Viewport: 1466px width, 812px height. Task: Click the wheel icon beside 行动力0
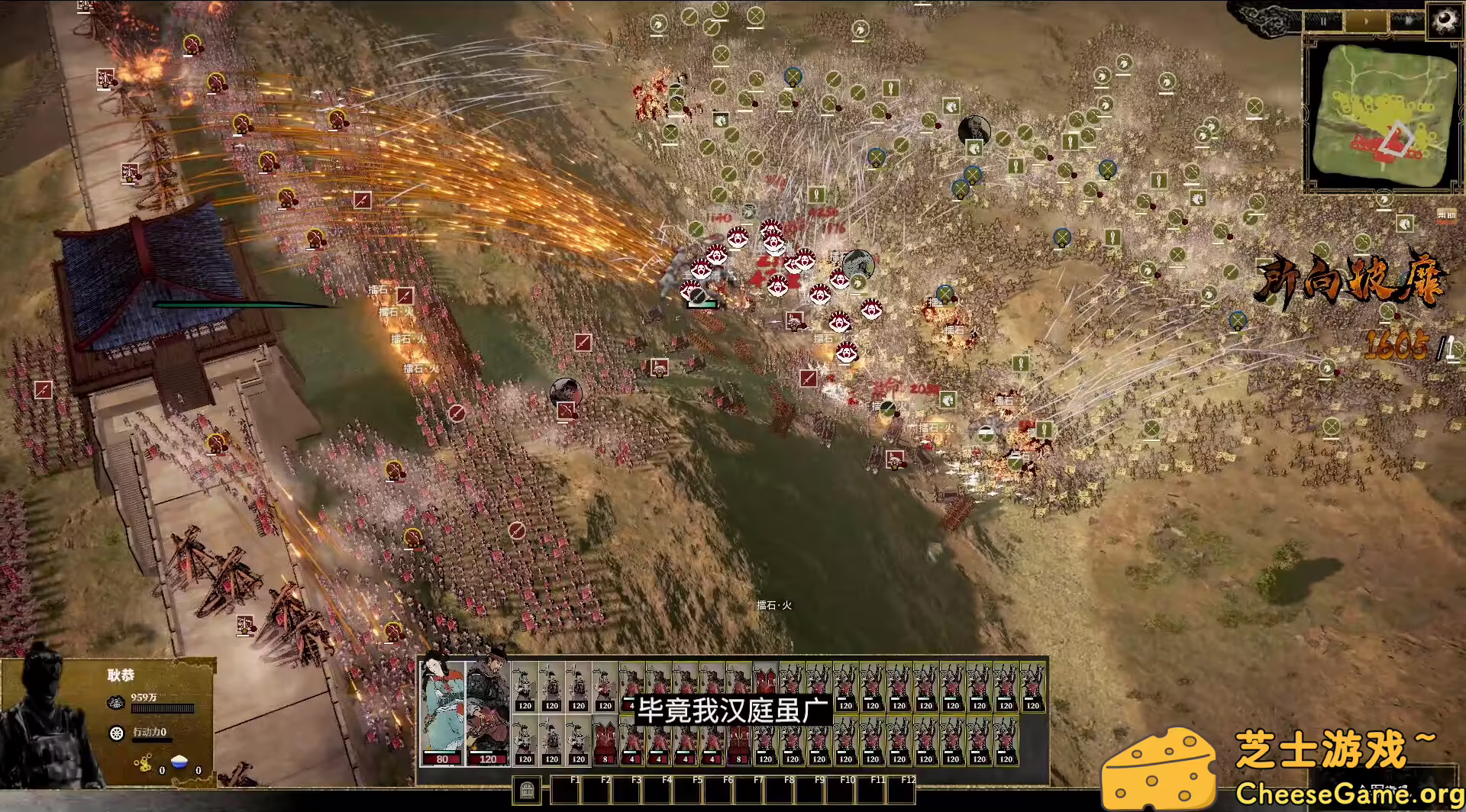tap(115, 733)
